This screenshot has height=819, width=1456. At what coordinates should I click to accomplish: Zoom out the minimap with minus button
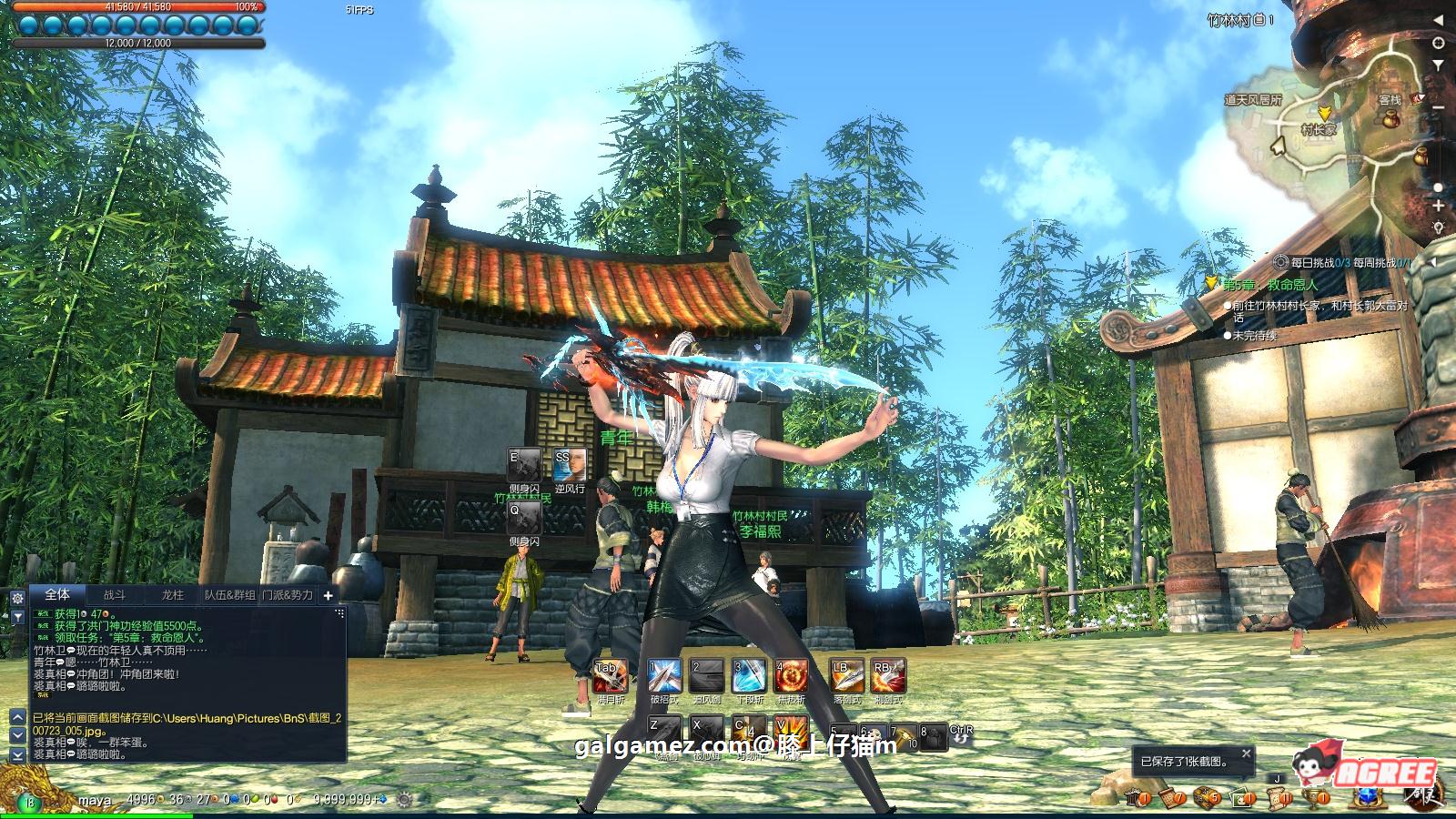click(1439, 108)
